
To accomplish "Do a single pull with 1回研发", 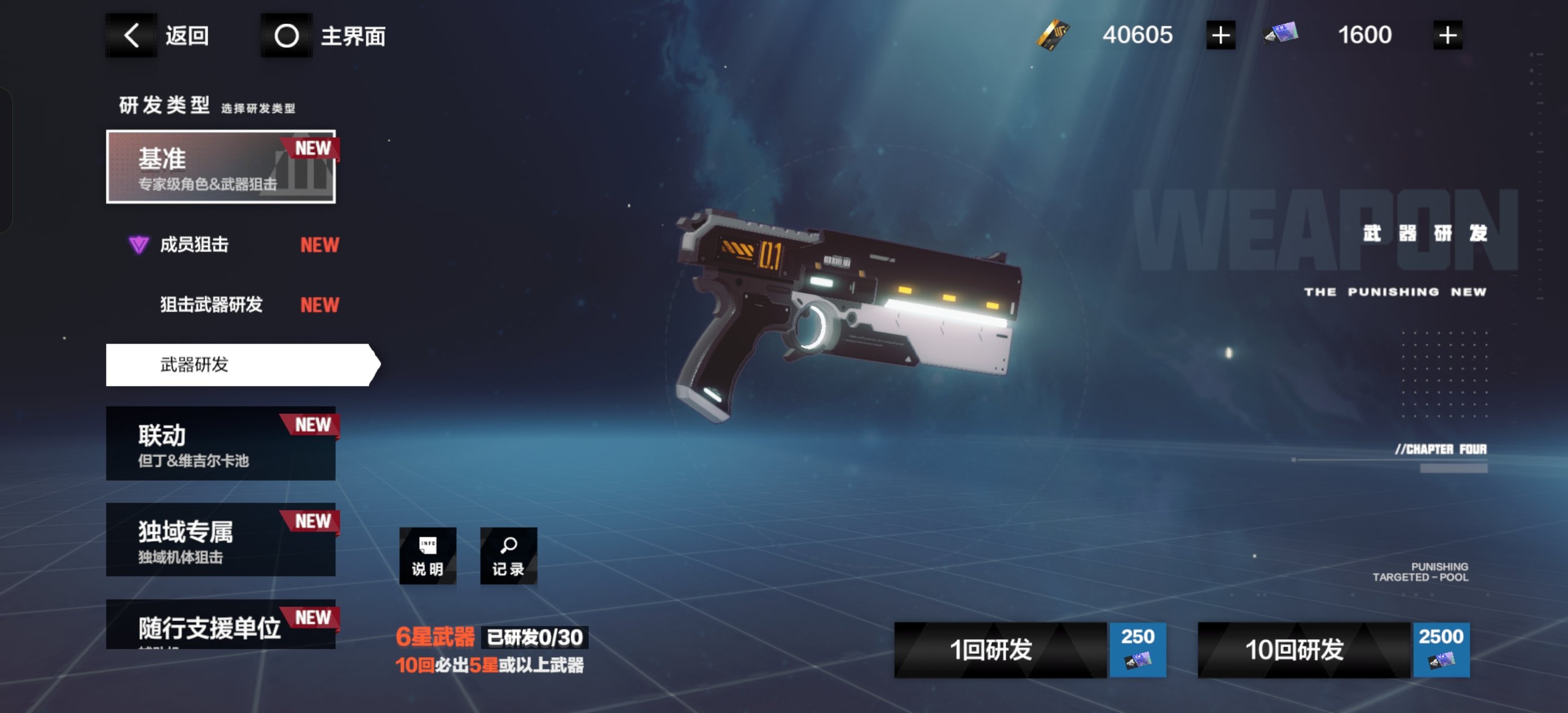I will click(x=1029, y=650).
